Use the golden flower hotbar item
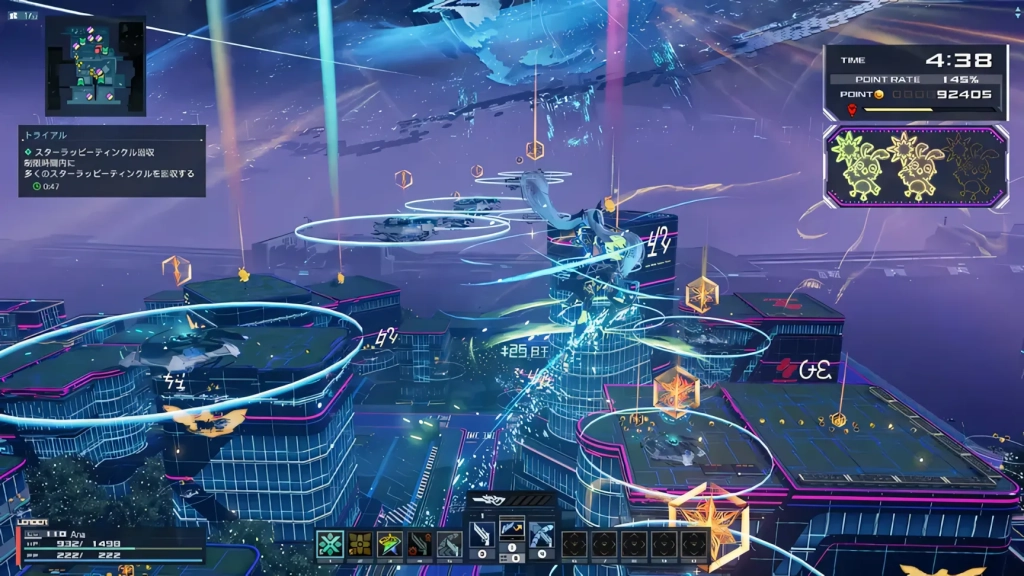The height and width of the screenshot is (576, 1024). pos(360,544)
